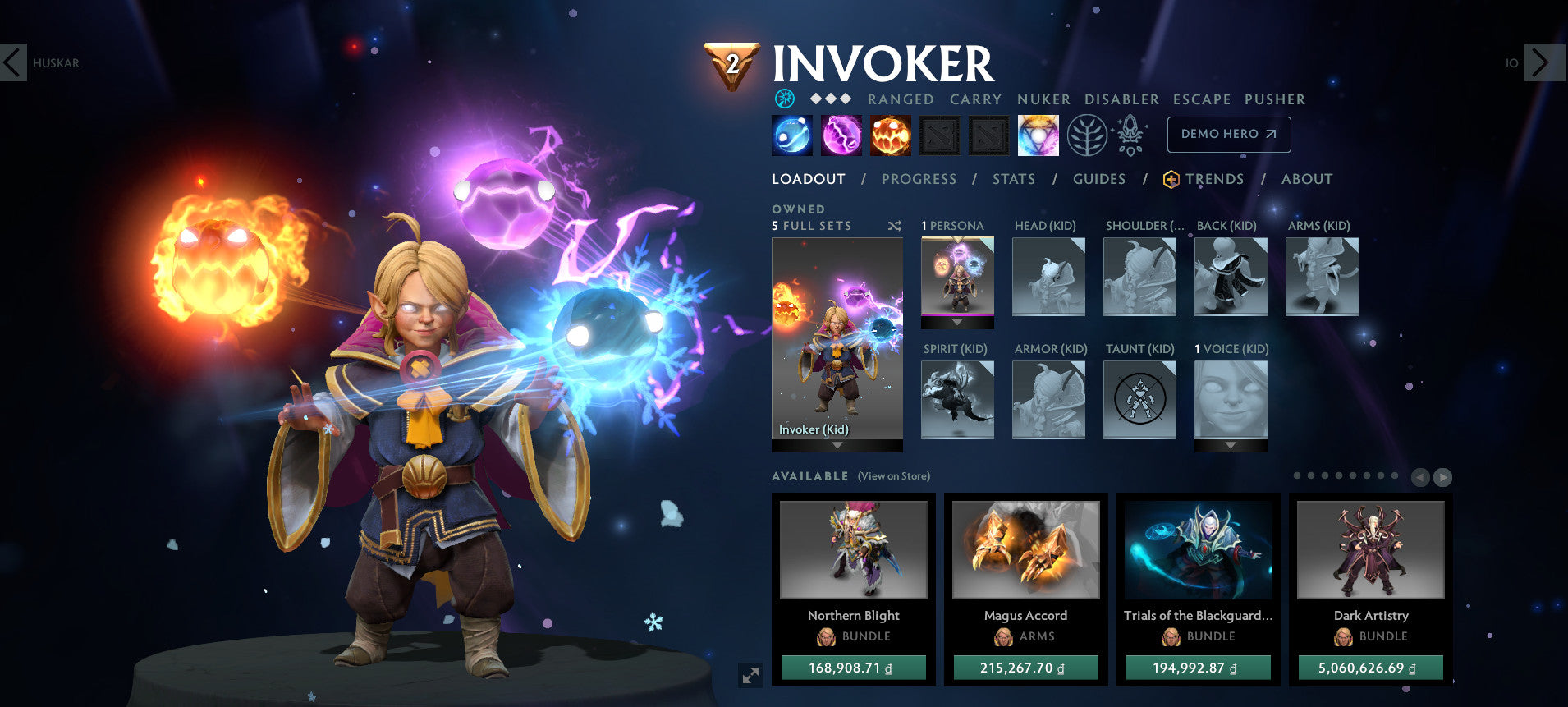Select the Wex ability icon
Screen dimensions: 1568x707
(x=841, y=135)
